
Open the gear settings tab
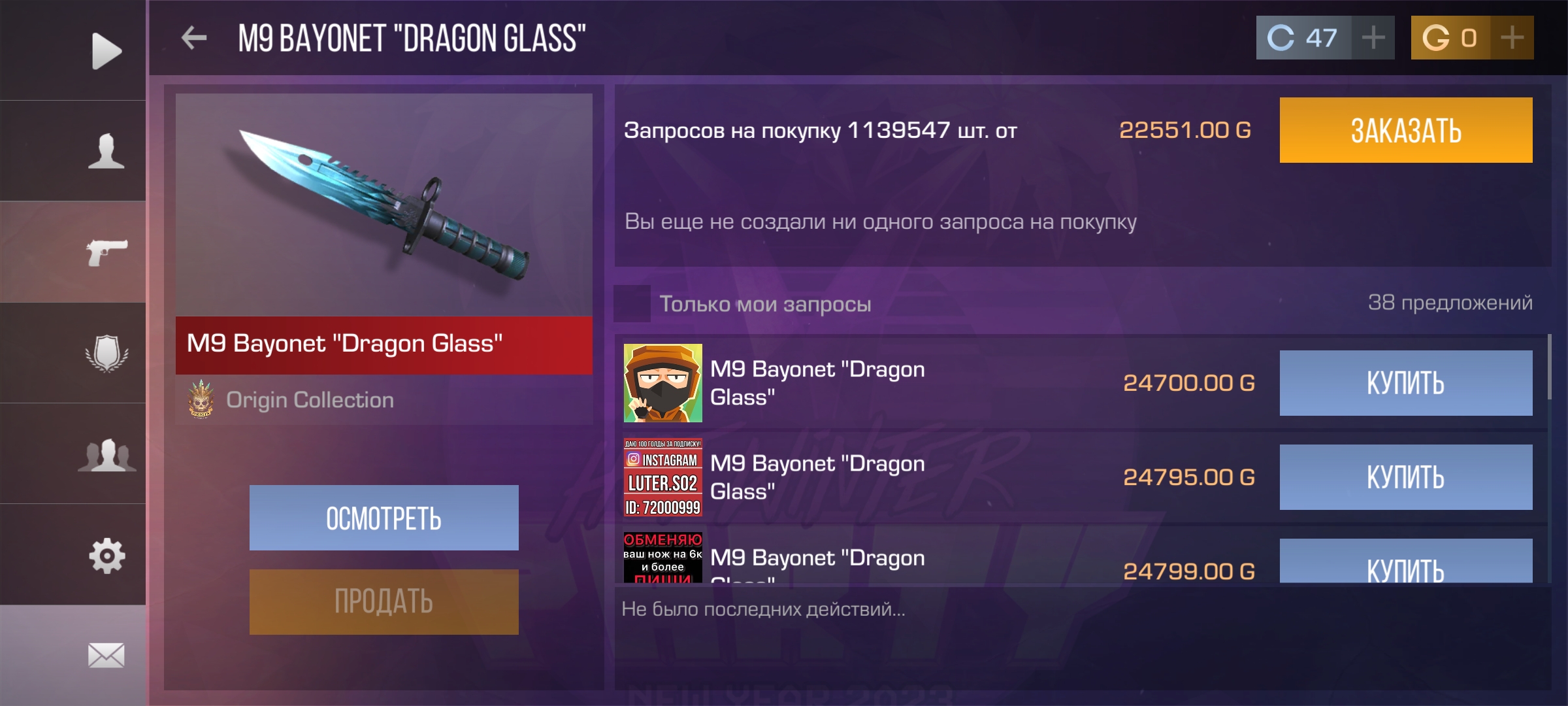point(106,556)
